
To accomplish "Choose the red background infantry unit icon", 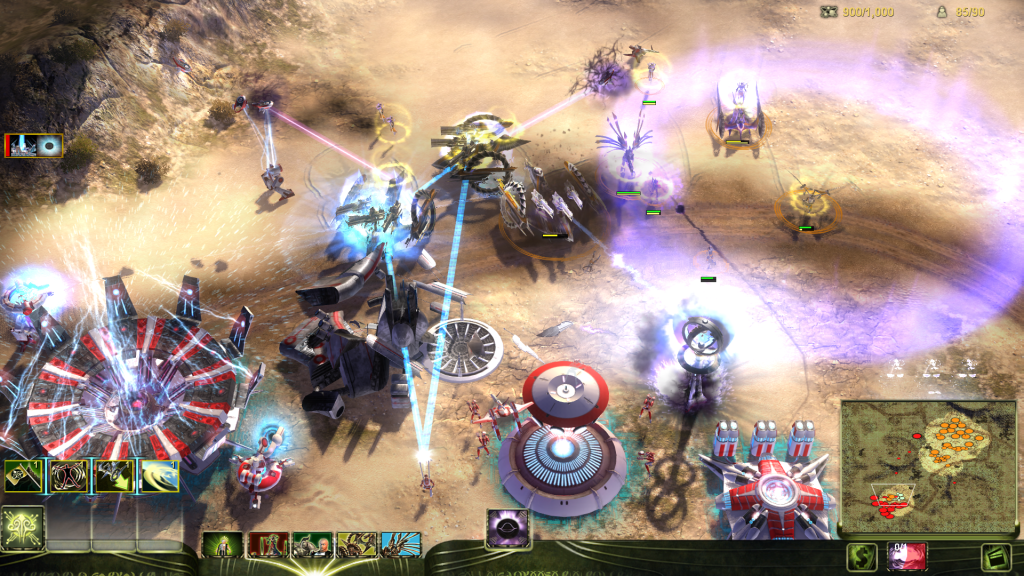I will 266,545.
